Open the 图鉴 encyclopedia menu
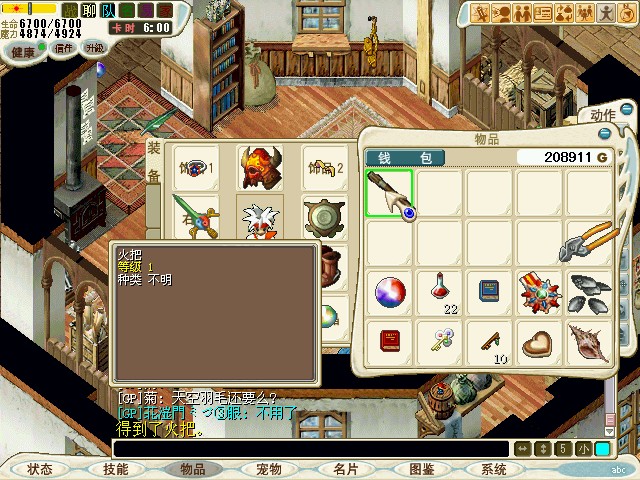The height and width of the screenshot is (480, 640). (421, 469)
